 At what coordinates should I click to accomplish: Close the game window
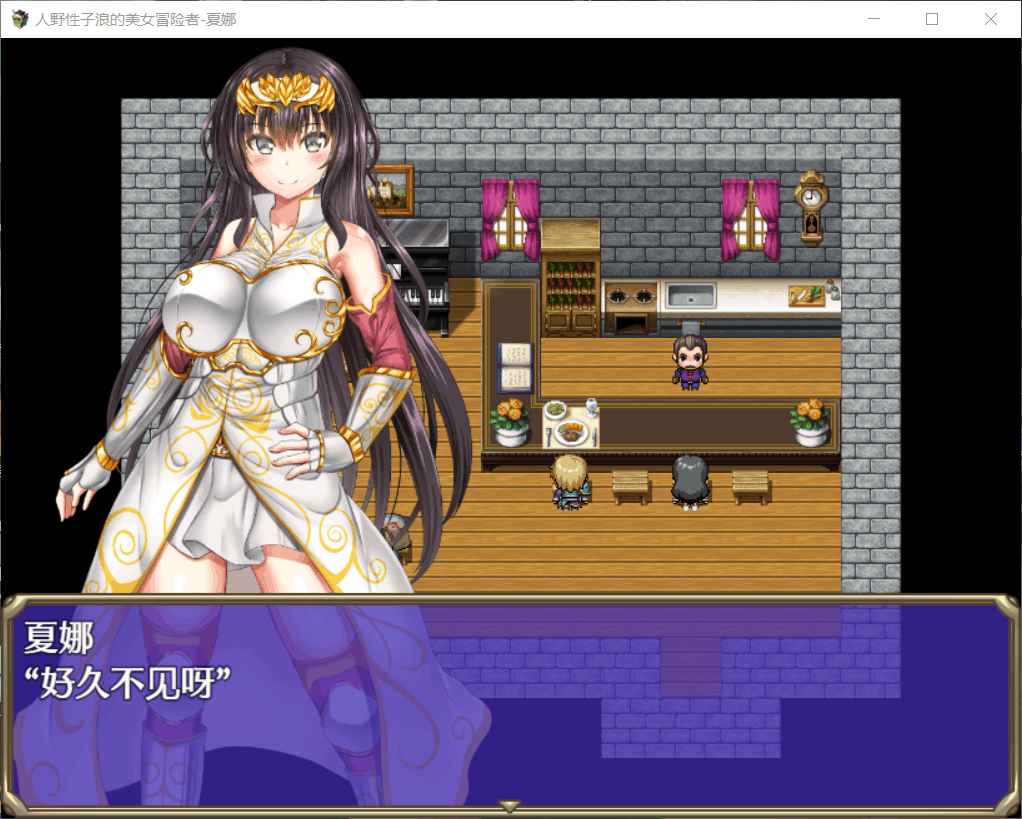[x=990, y=19]
